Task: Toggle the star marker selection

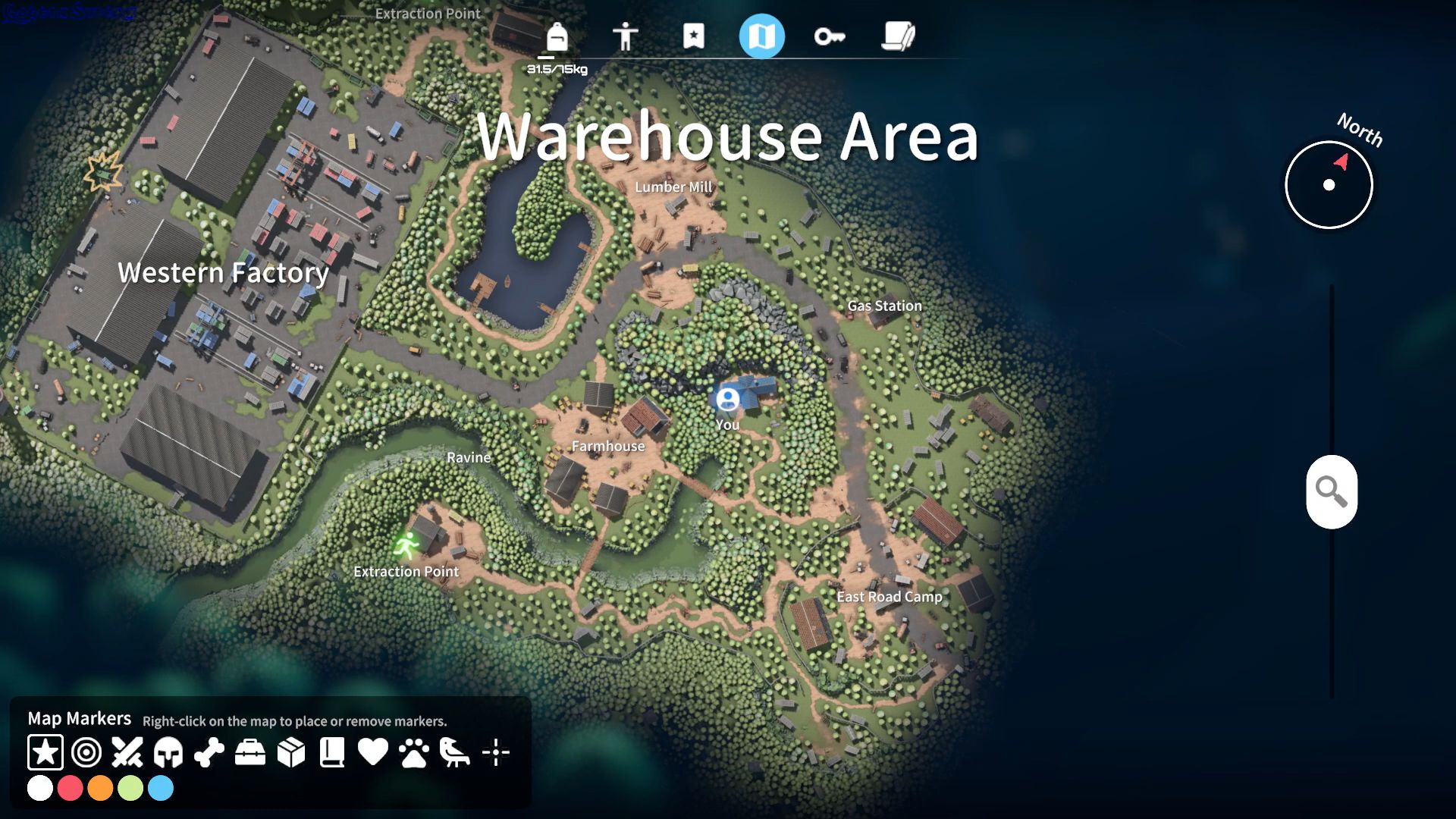Action: point(45,752)
